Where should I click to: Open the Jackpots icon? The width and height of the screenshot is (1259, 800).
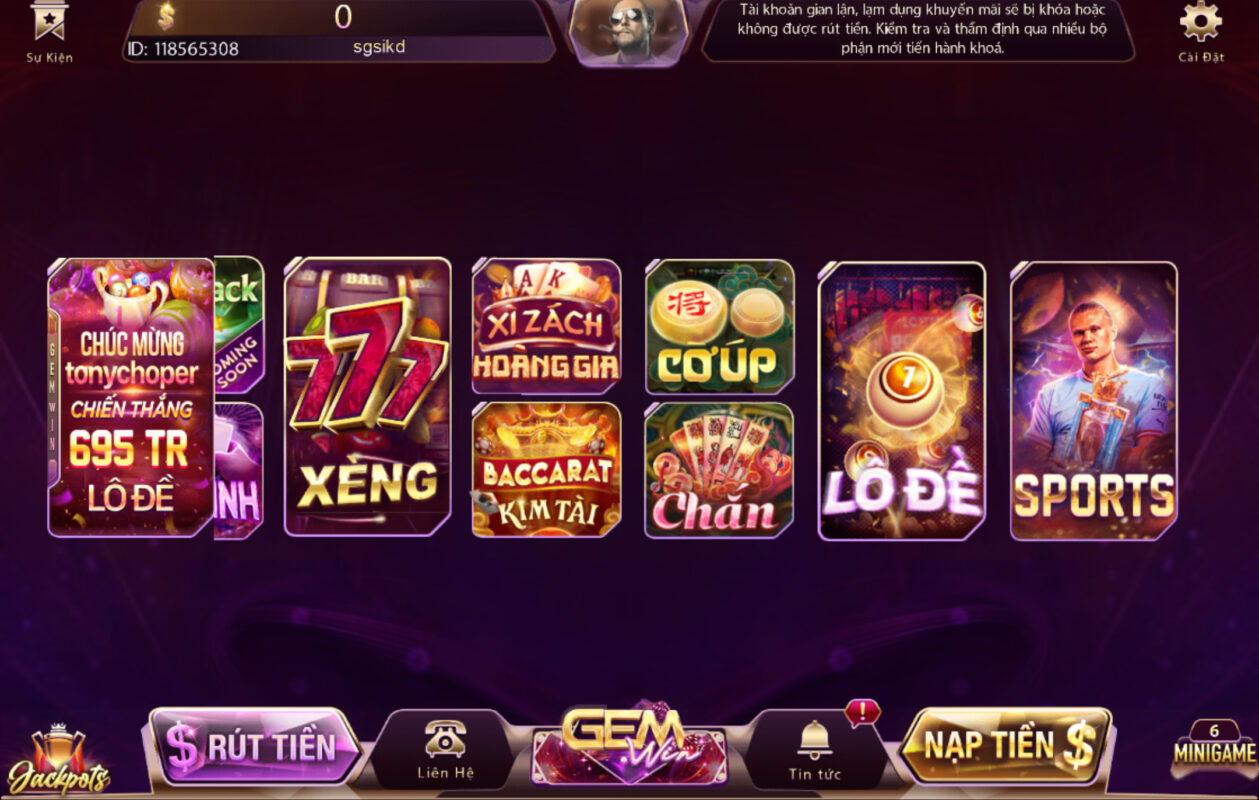tap(58, 762)
